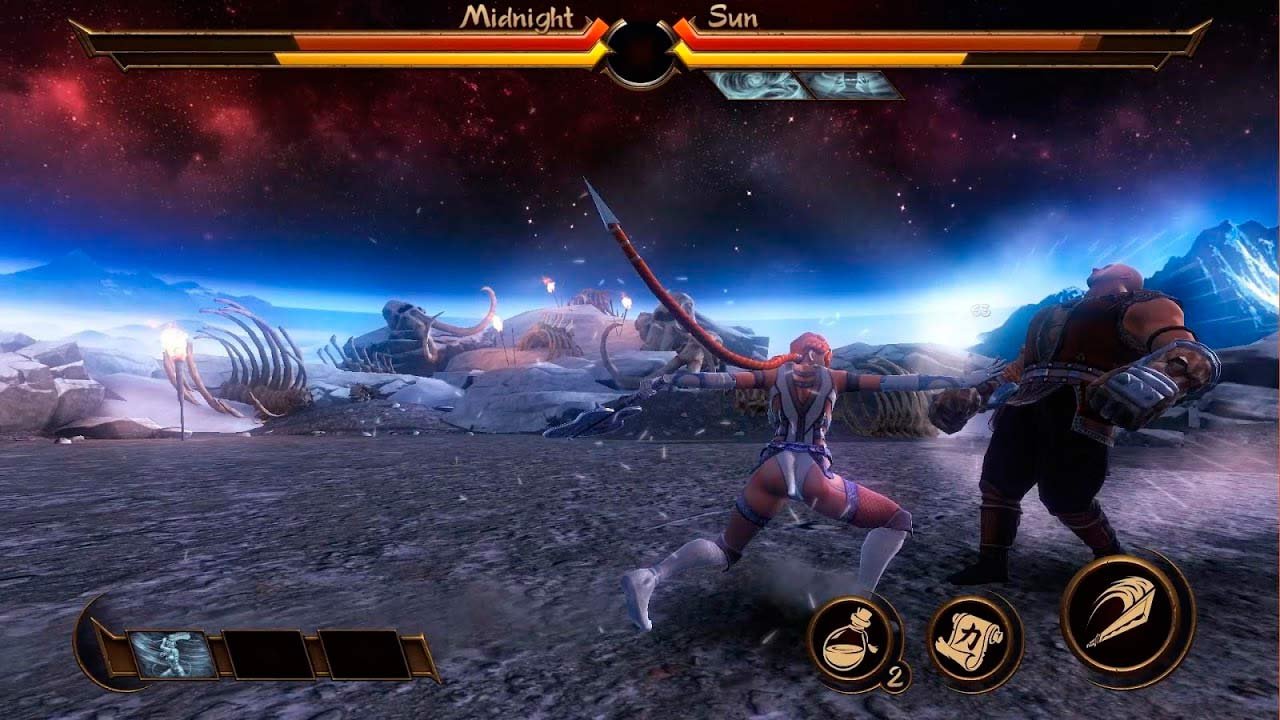Select the filled combo slot with fighter
Viewport: 1280px width, 720px height.
click(x=172, y=655)
